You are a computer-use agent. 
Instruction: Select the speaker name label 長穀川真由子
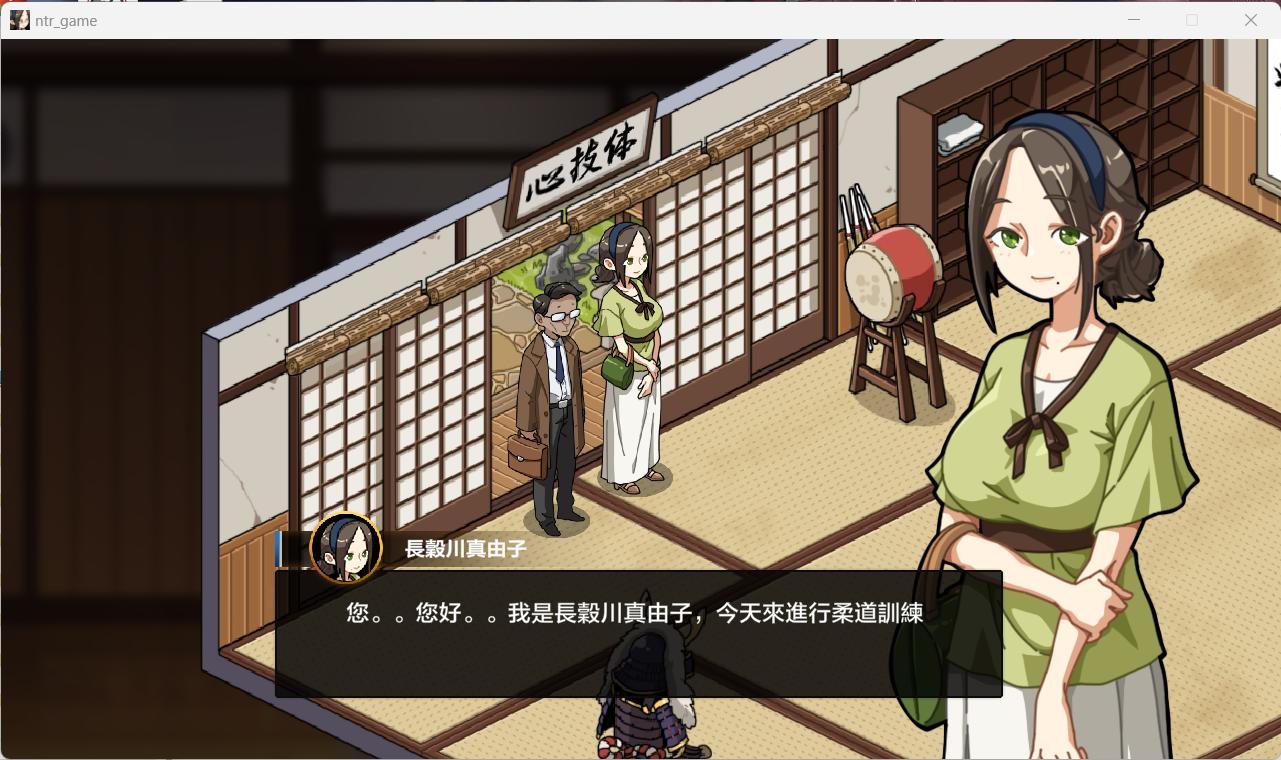point(463,548)
